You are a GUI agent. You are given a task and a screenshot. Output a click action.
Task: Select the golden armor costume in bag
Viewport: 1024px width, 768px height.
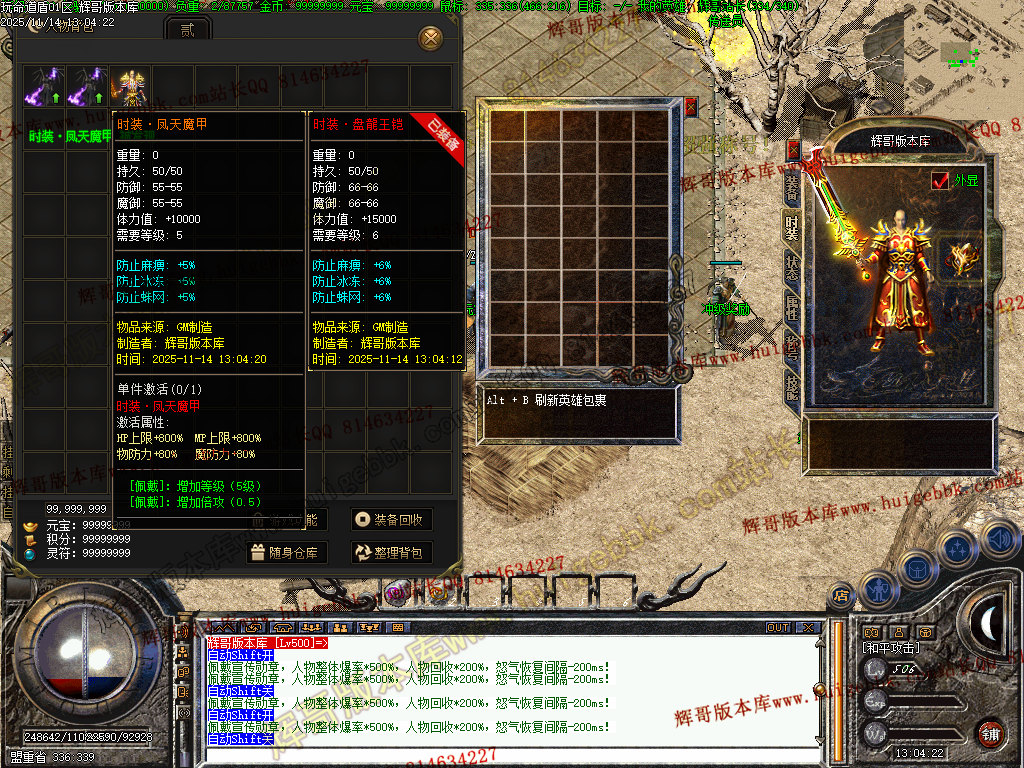point(129,86)
